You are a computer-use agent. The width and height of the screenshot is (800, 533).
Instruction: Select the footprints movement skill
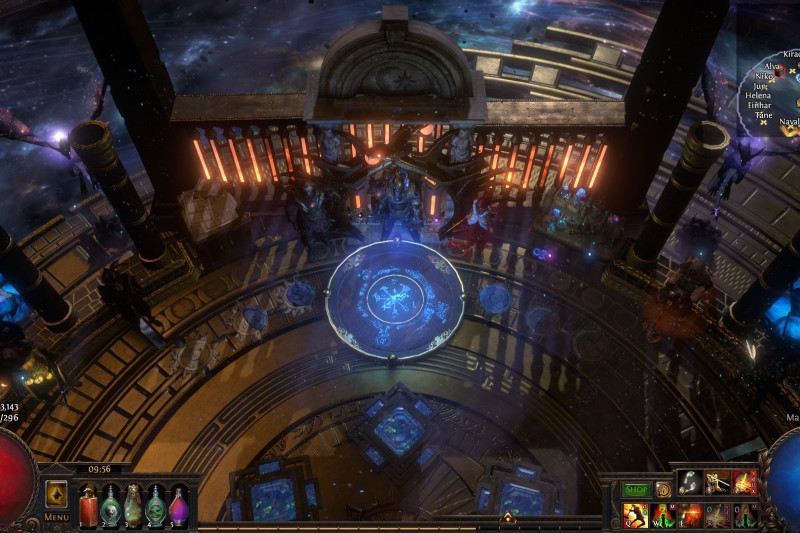point(690,484)
